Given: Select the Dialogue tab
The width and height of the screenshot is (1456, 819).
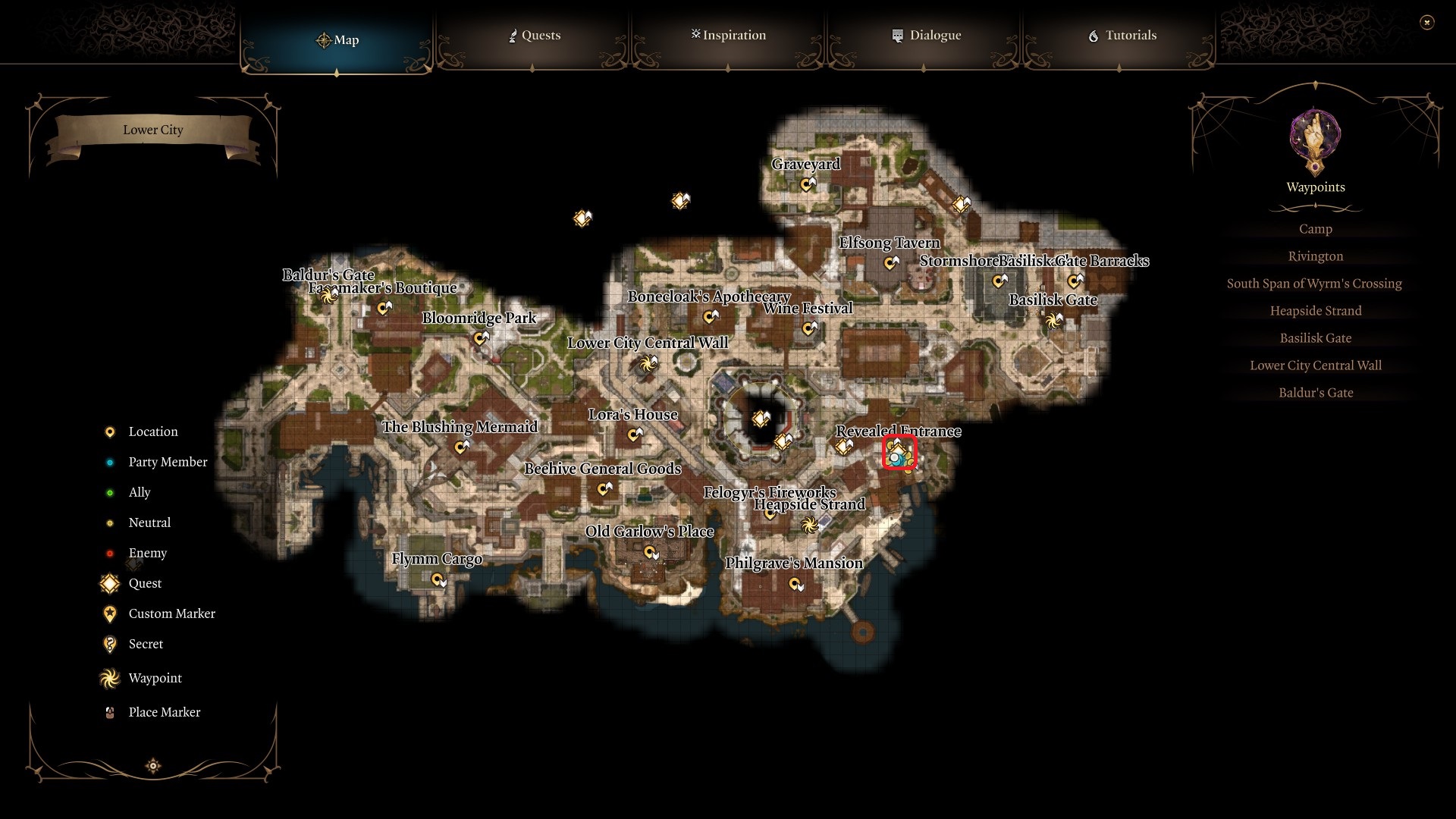Looking at the screenshot, I should point(926,35).
